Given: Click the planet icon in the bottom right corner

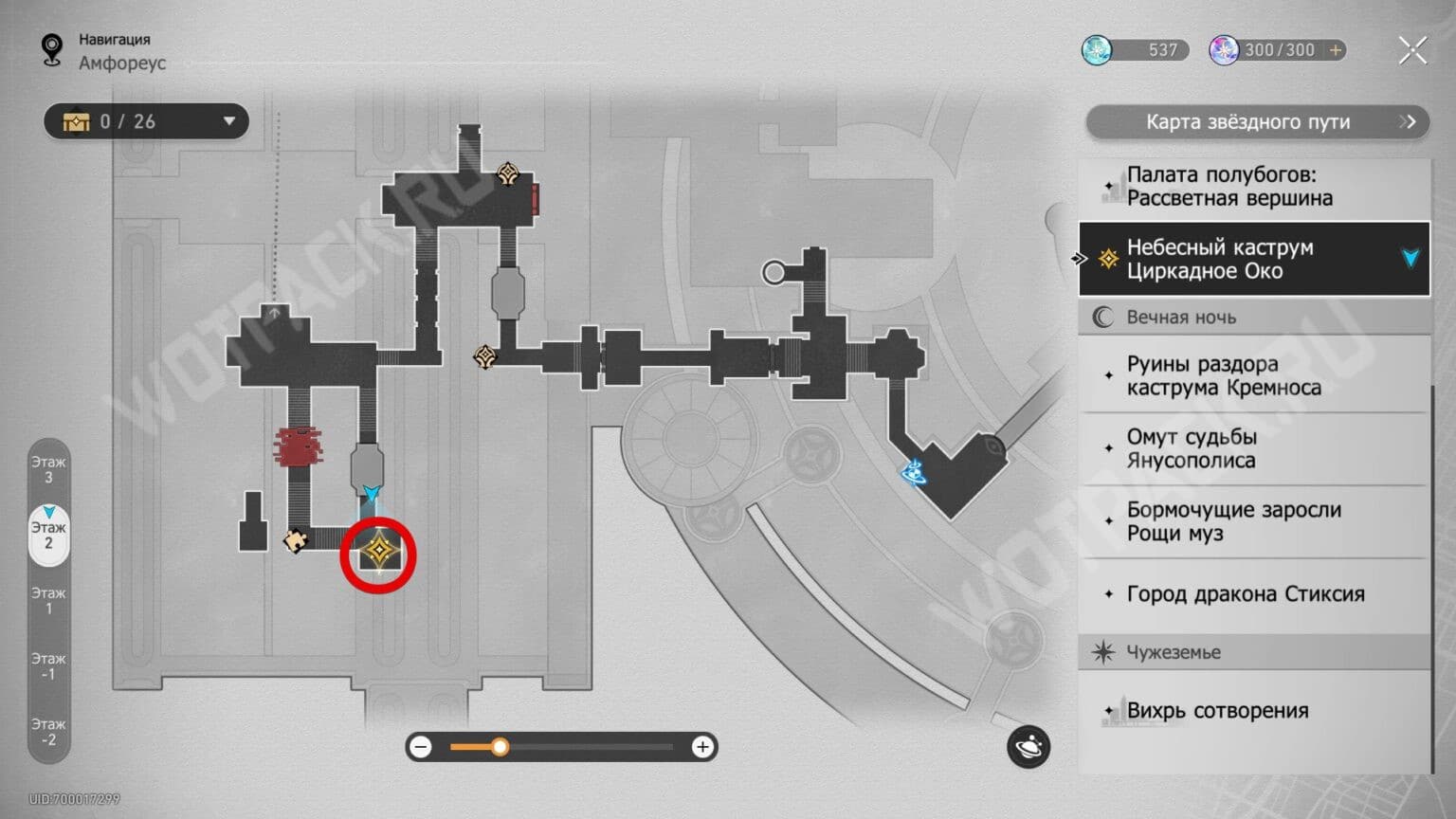Looking at the screenshot, I should pyautogui.click(x=1030, y=748).
